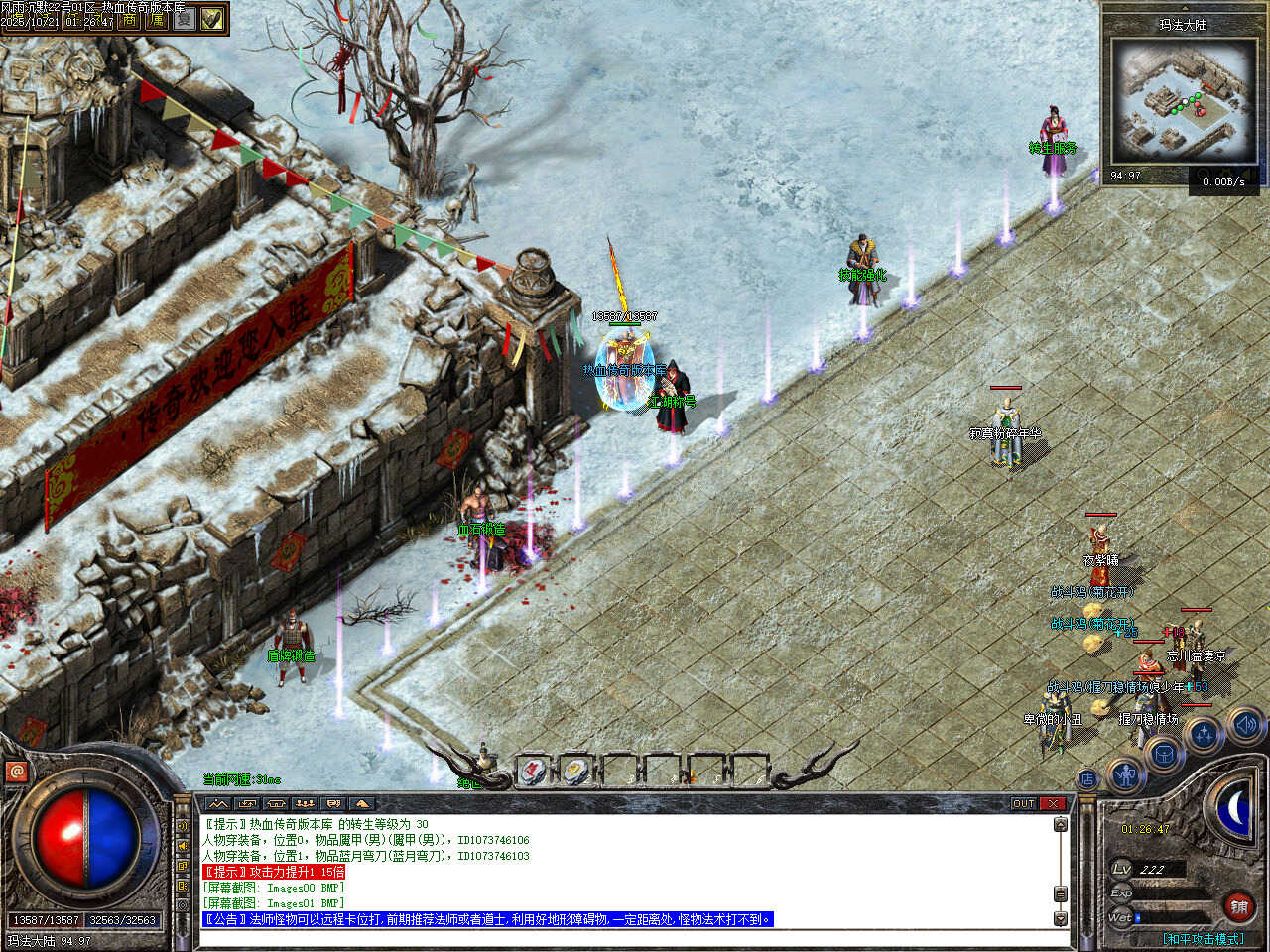Select the red potion belt slot
The height and width of the screenshot is (952, 1270).
coord(532,770)
